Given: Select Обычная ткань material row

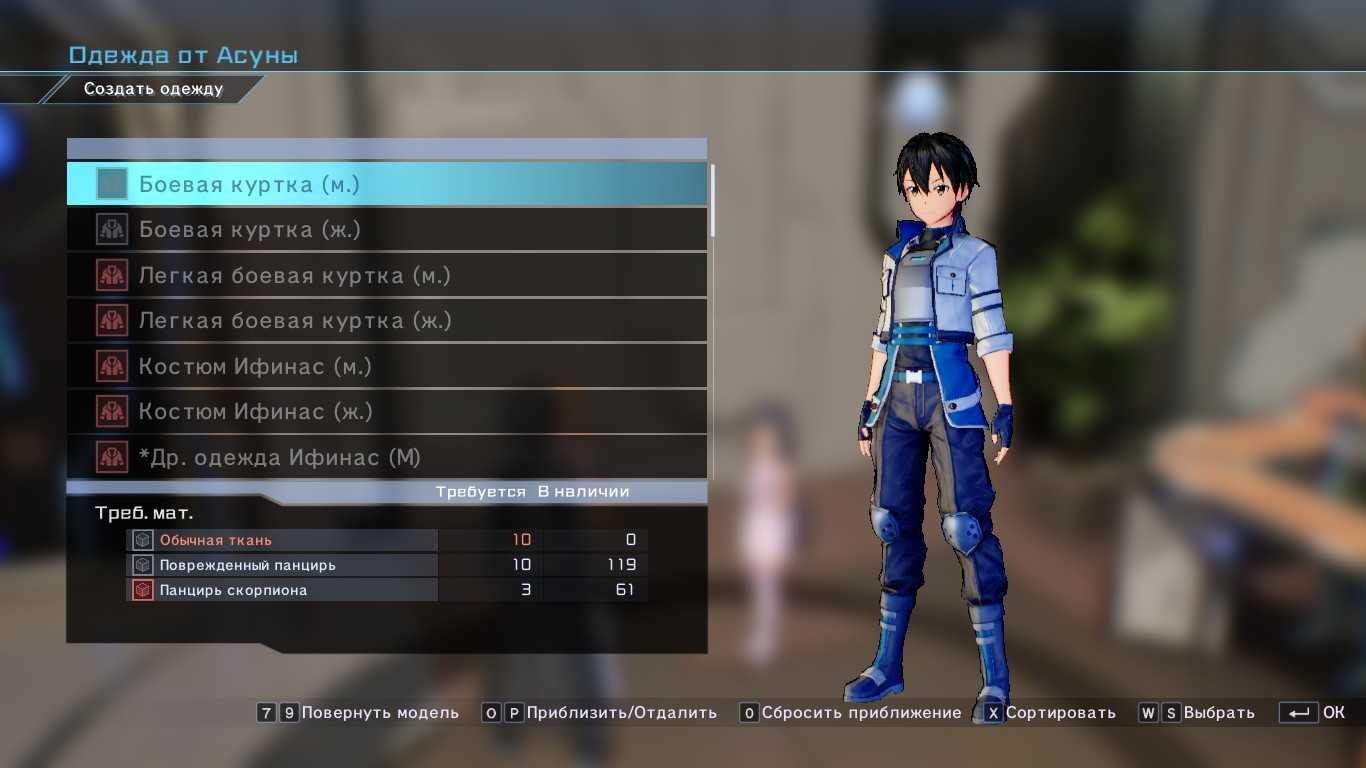Looking at the screenshot, I should coord(386,540).
